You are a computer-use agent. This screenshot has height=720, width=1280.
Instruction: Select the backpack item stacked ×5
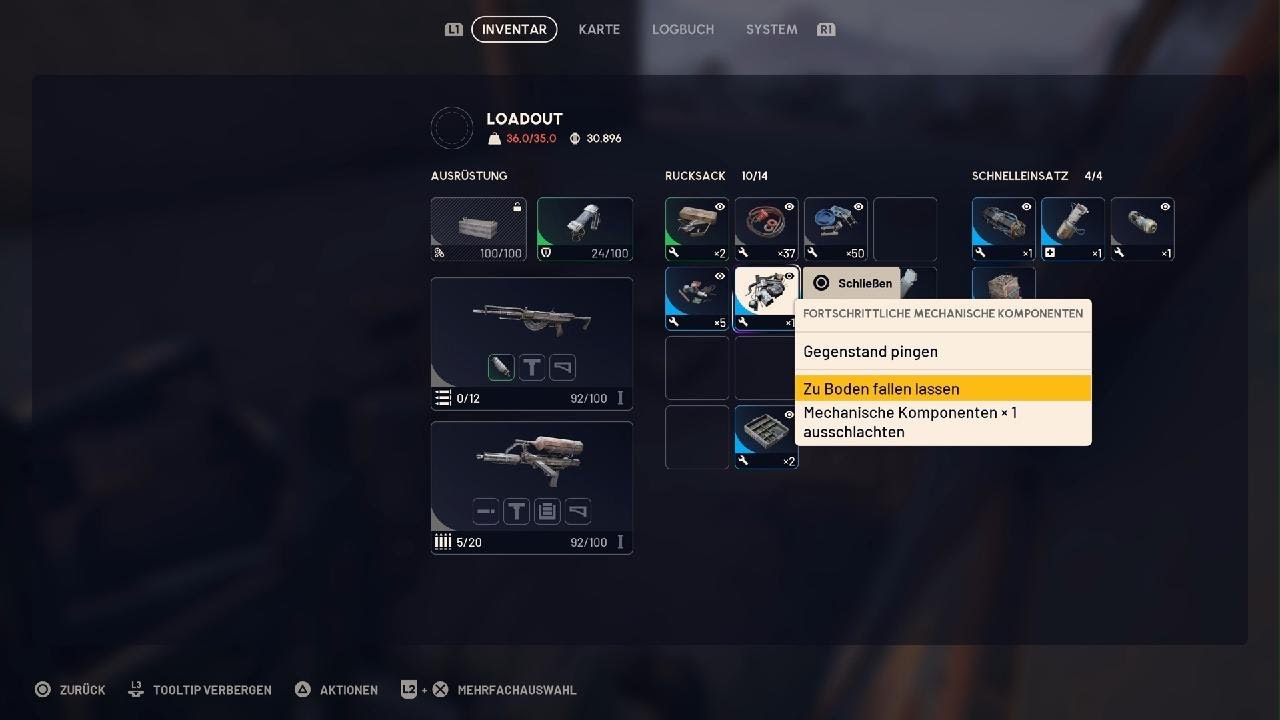tap(697, 298)
